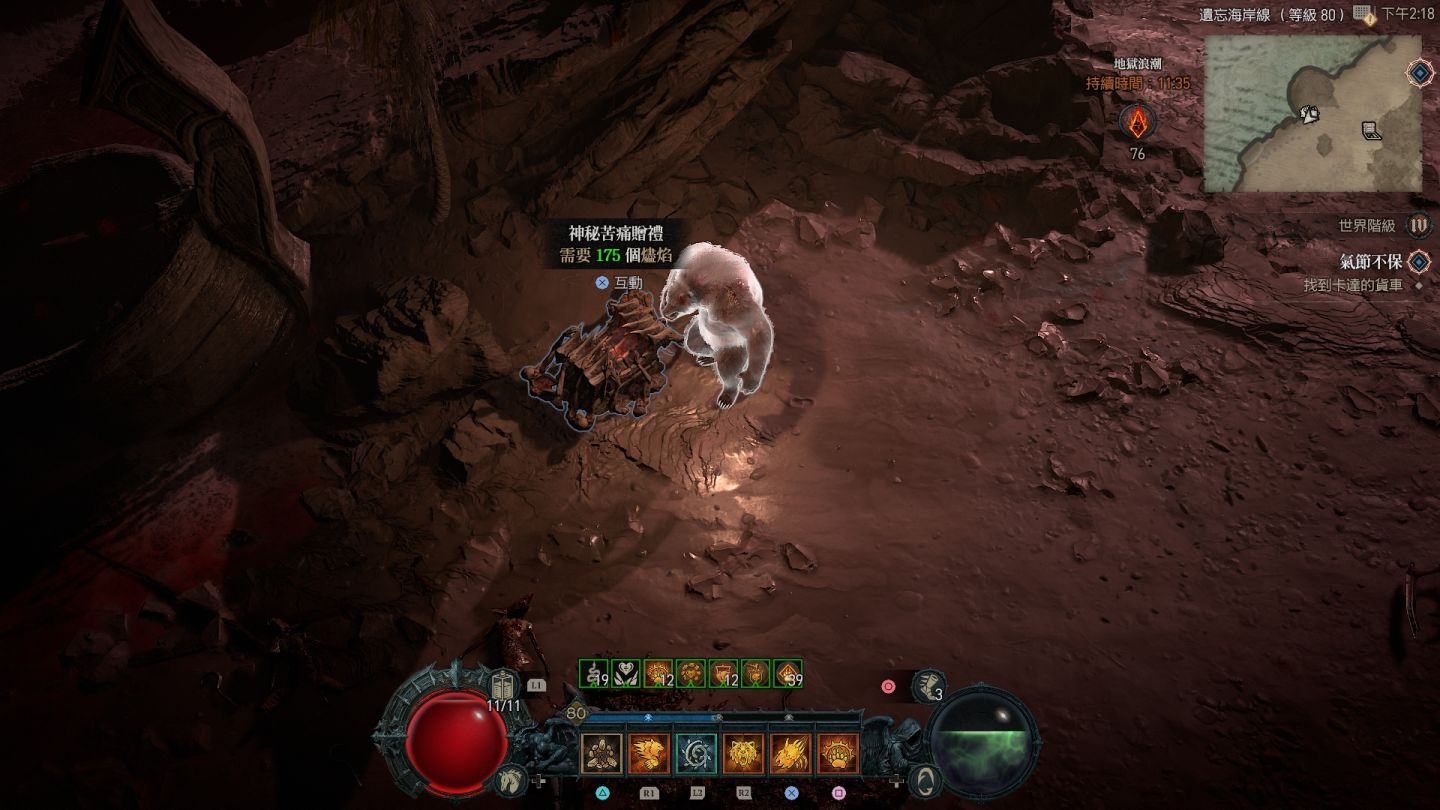This screenshot has width=1440, height=810.
Task: Open the minimap of 遺忘海岸線
Action: tap(1311, 113)
